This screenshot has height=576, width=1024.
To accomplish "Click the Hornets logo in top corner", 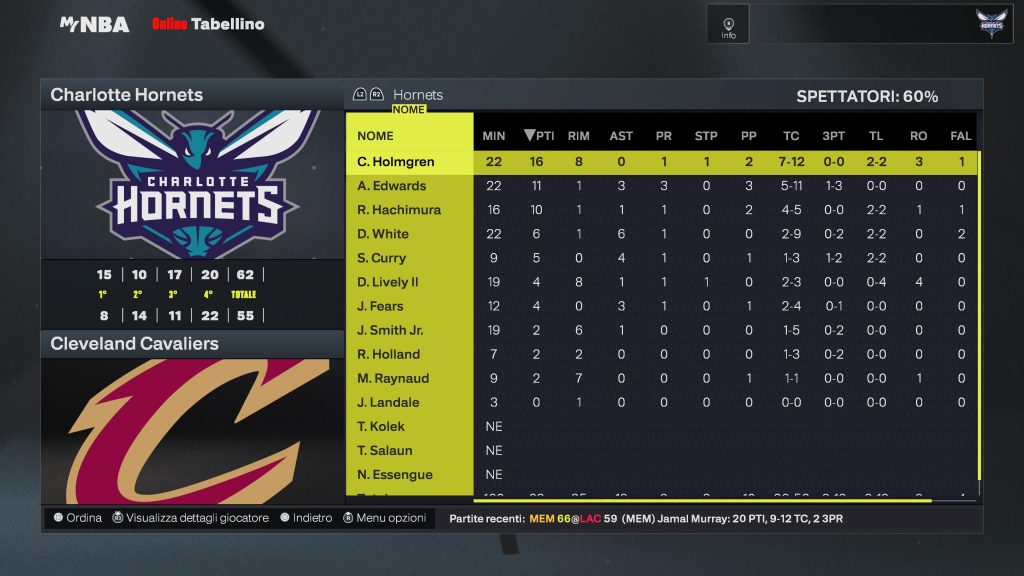I will pos(992,24).
